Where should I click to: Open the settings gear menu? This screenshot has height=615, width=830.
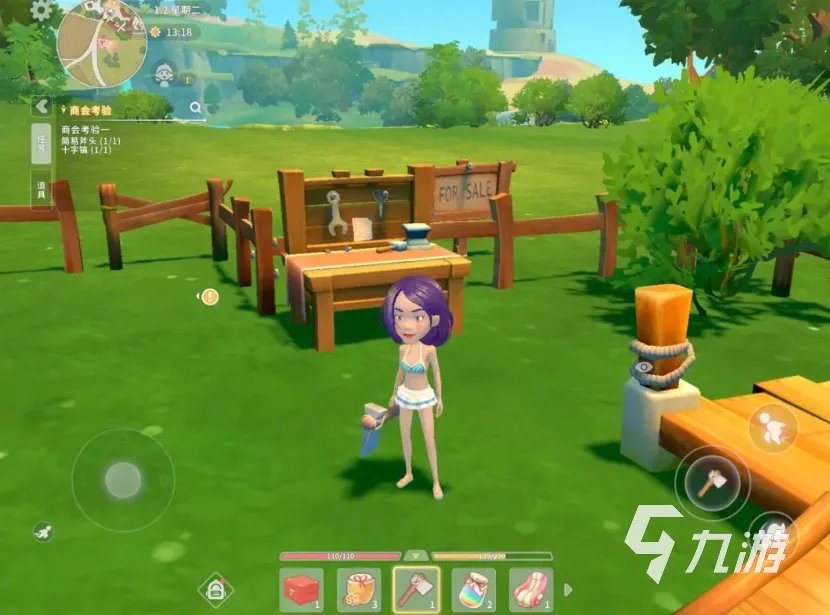pyautogui.click(x=41, y=11)
